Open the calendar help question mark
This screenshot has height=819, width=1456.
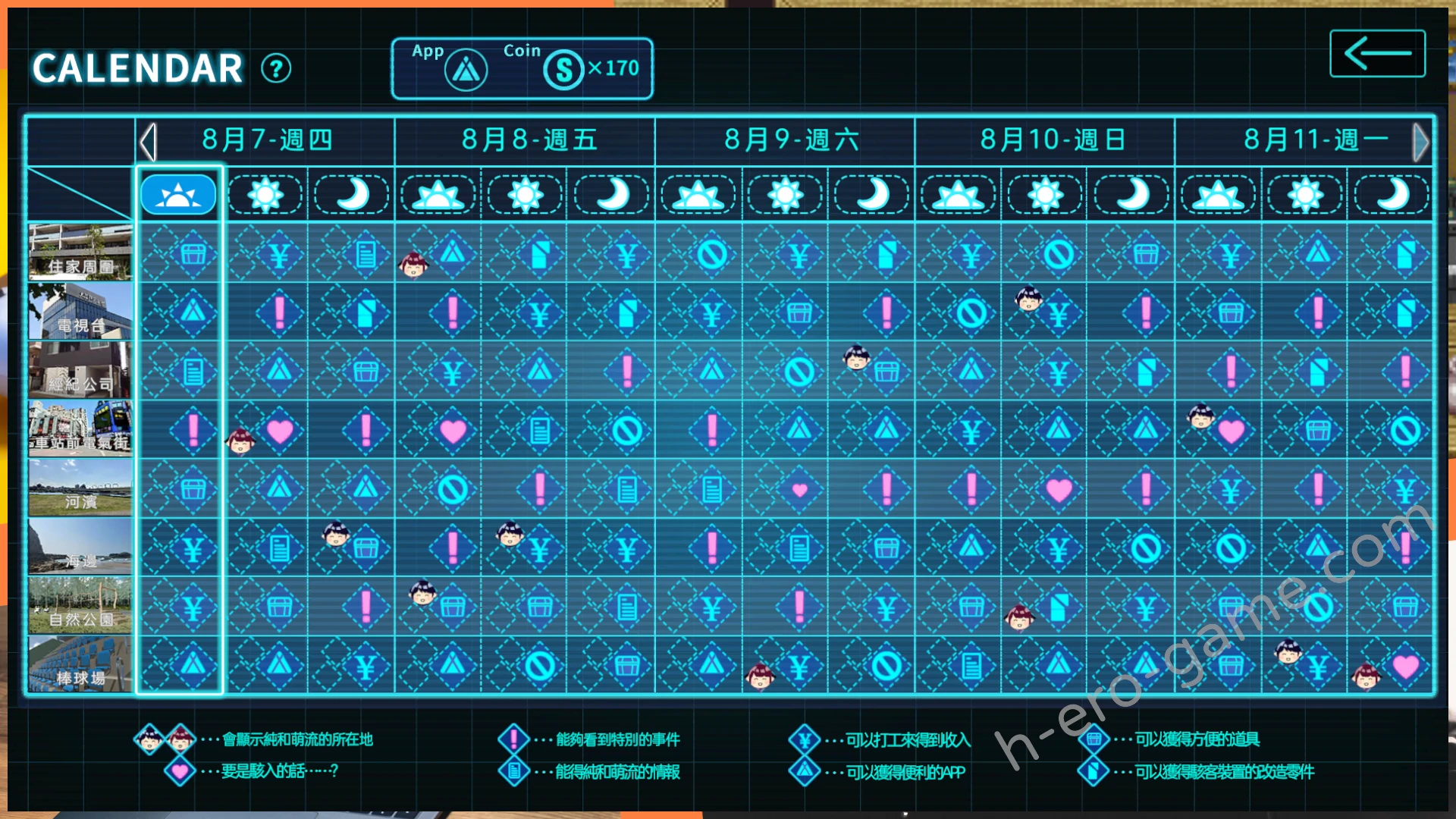[x=276, y=69]
